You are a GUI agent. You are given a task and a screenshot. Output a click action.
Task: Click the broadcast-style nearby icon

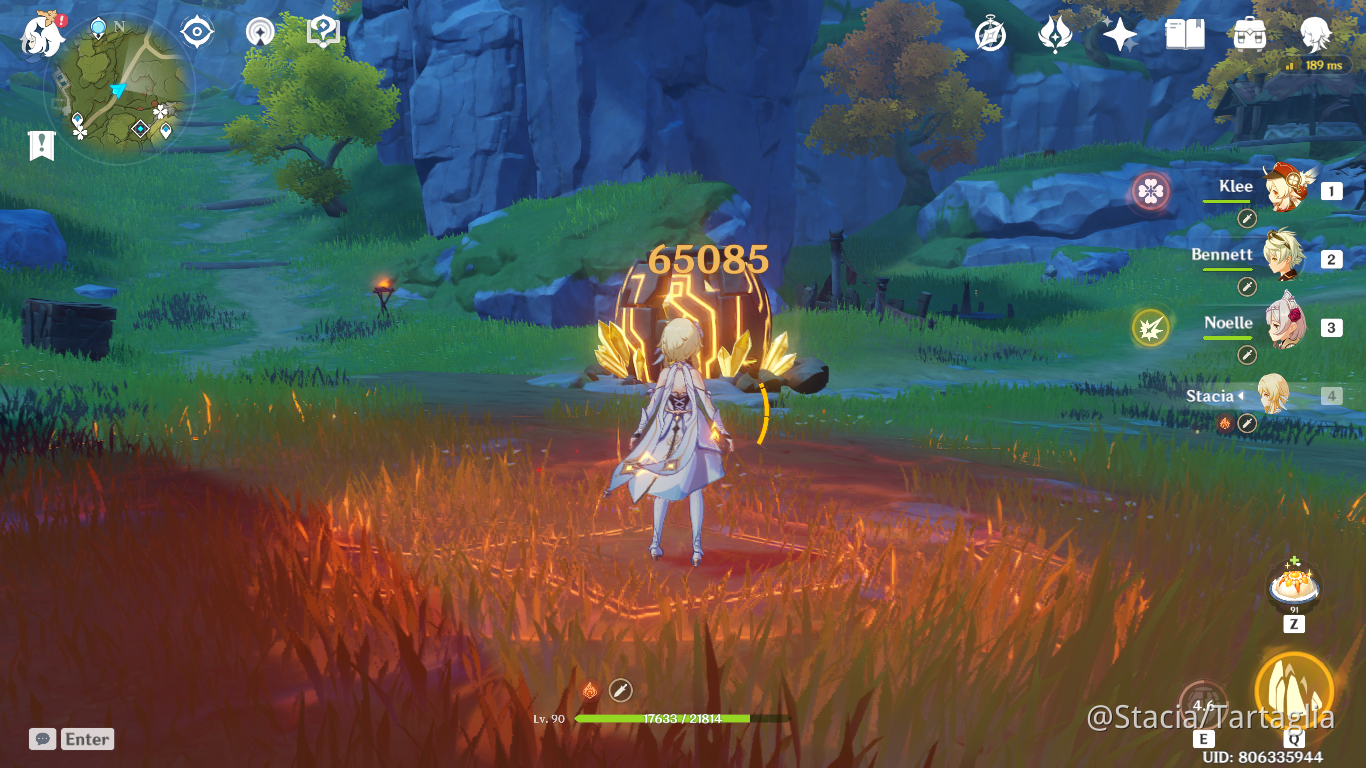pos(260,33)
